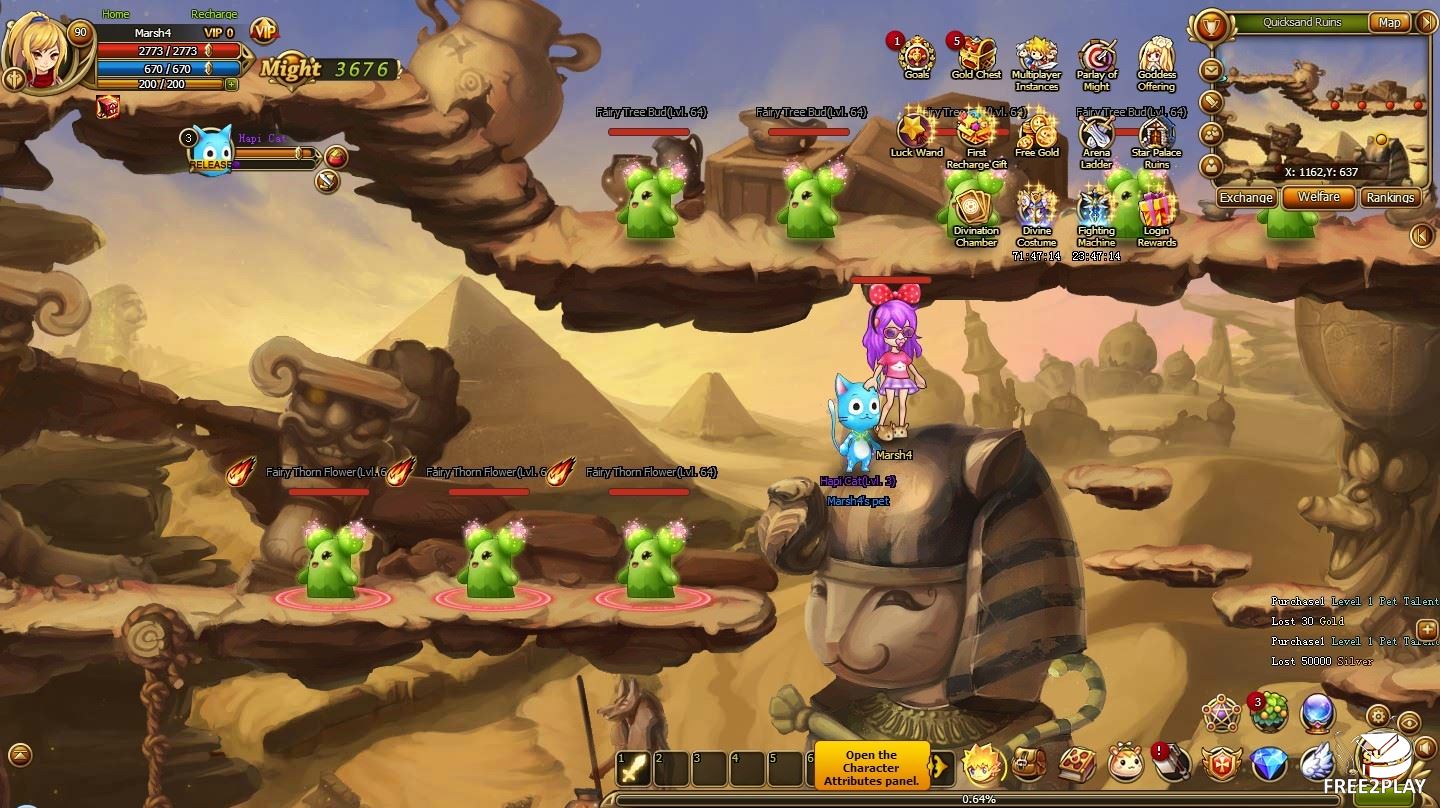Viewport: 1440px width, 808px height.
Task: Collect Free Gold
Action: pyautogui.click(x=1037, y=134)
